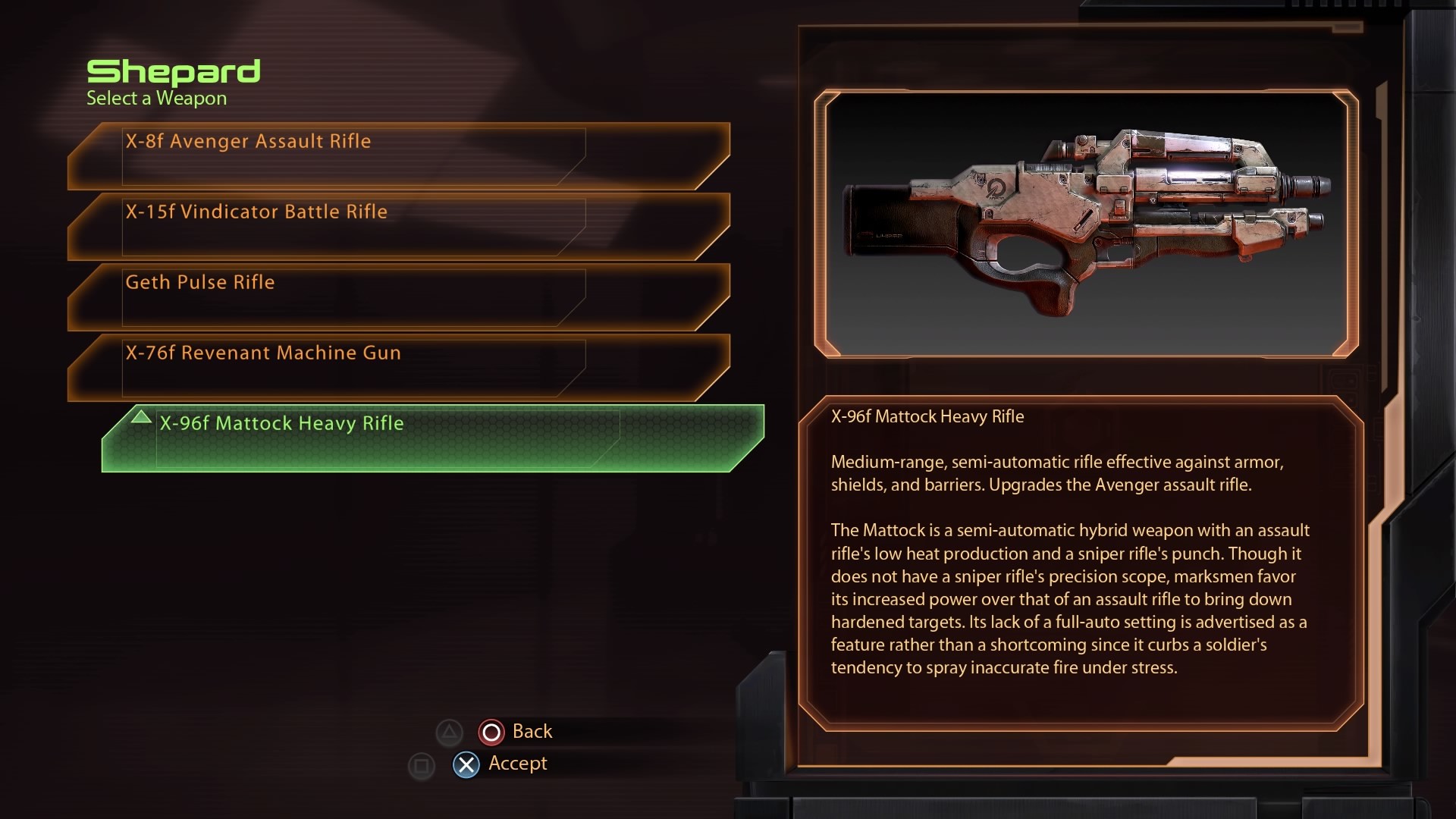Click the circle button icon for Back
The width and height of the screenshot is (1456, 819).
491,732
